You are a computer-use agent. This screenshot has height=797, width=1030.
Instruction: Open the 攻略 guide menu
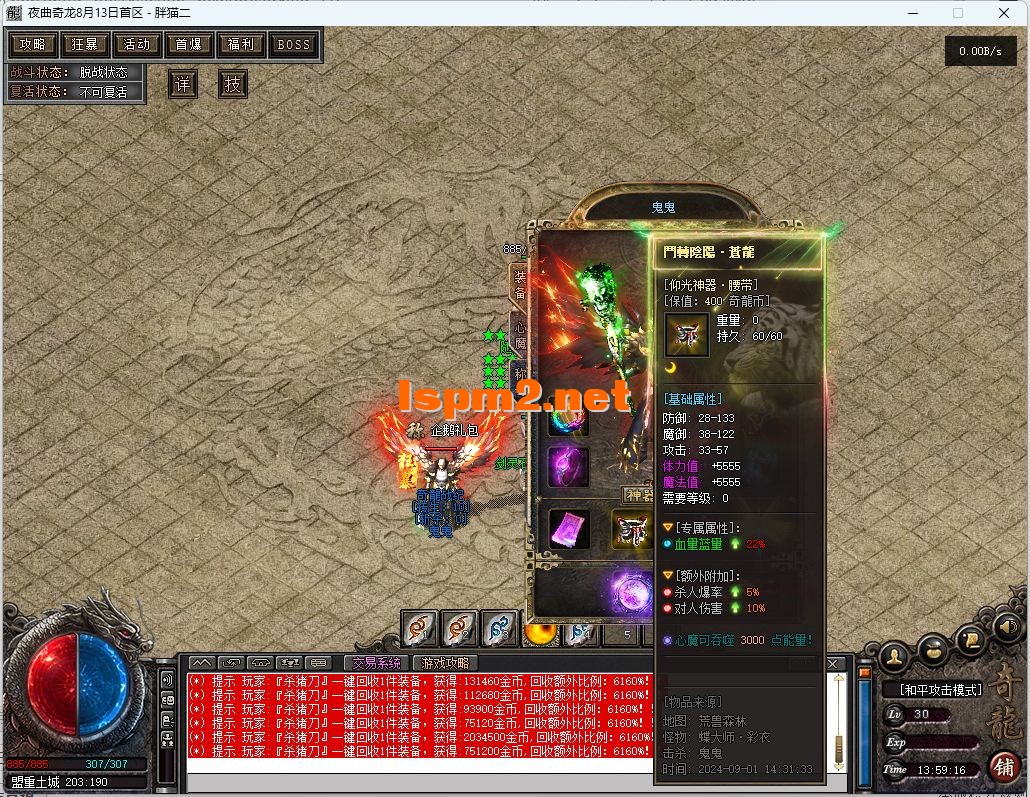[33, 44]
